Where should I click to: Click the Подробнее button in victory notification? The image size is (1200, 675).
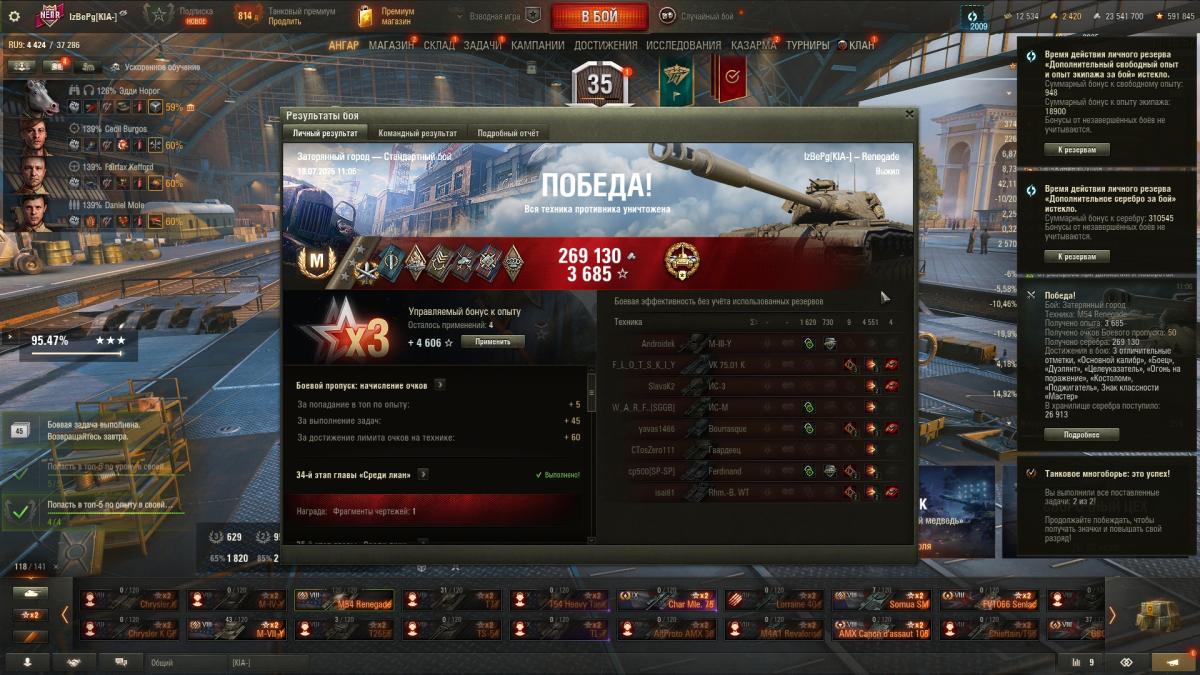(1081, 435)
